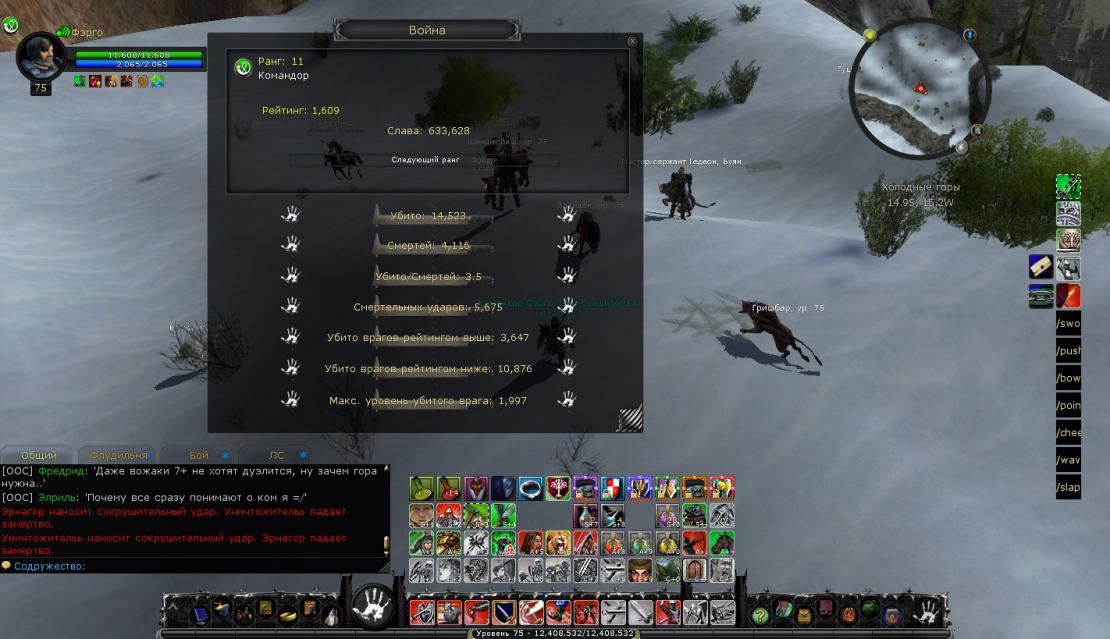This screenshot has height=639, width=1110.
Task: Select the wooden door skill icon
Action: (x=694, y=570)
